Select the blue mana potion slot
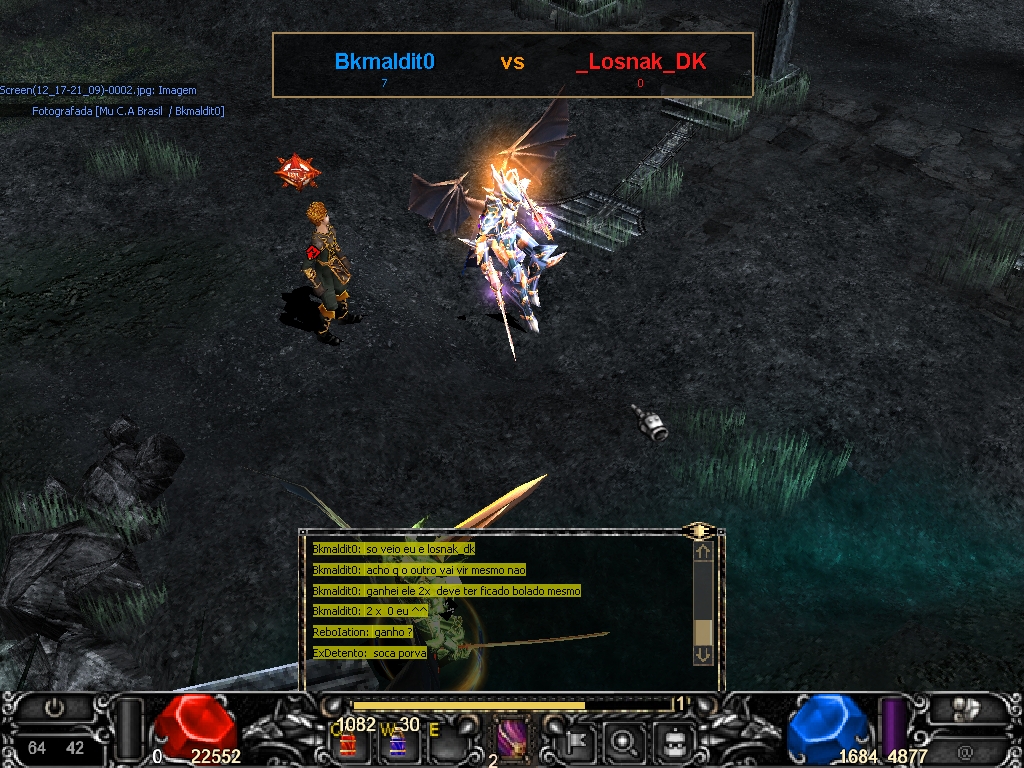Image resolution: width=1024 pixels, height=768 pixels. pos(397,744)
